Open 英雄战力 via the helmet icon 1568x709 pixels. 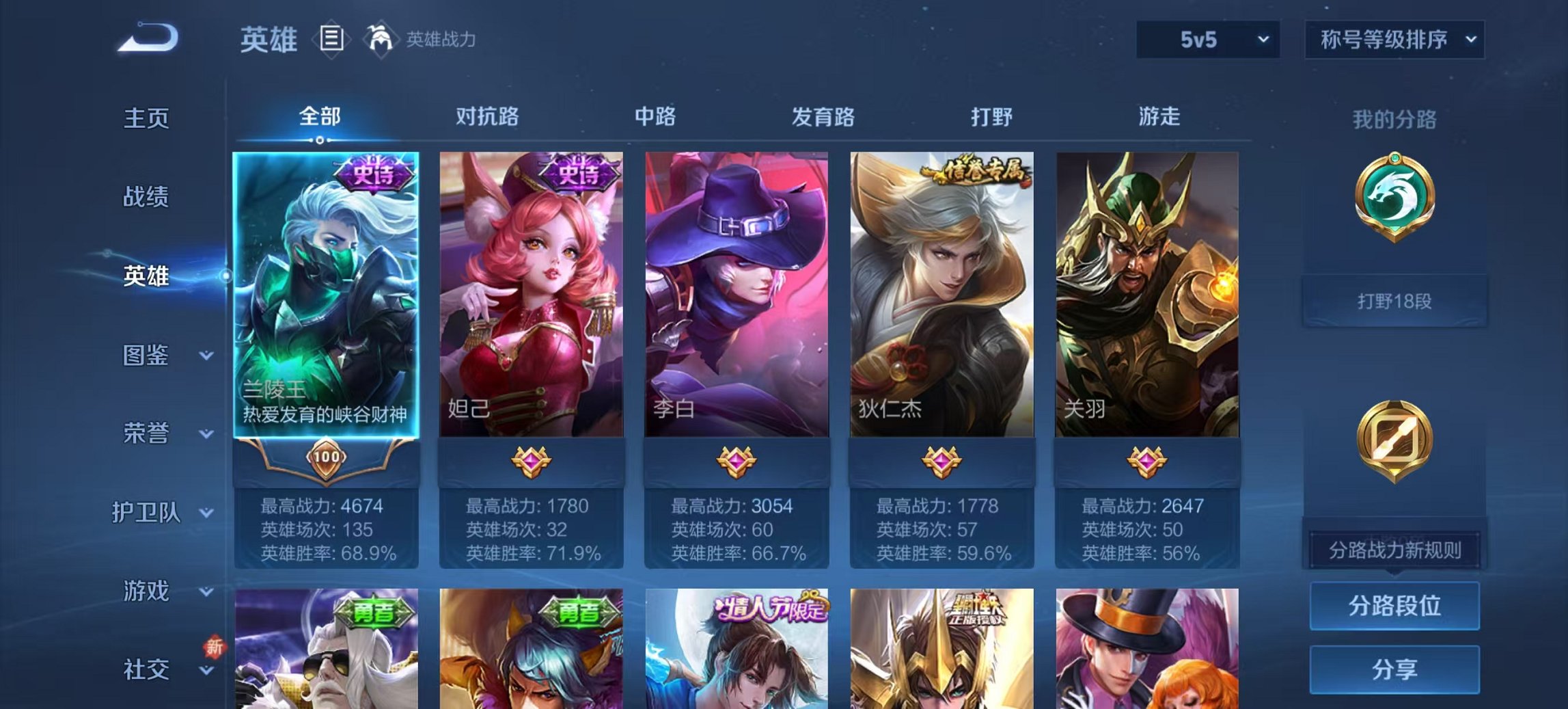point(379,40)
